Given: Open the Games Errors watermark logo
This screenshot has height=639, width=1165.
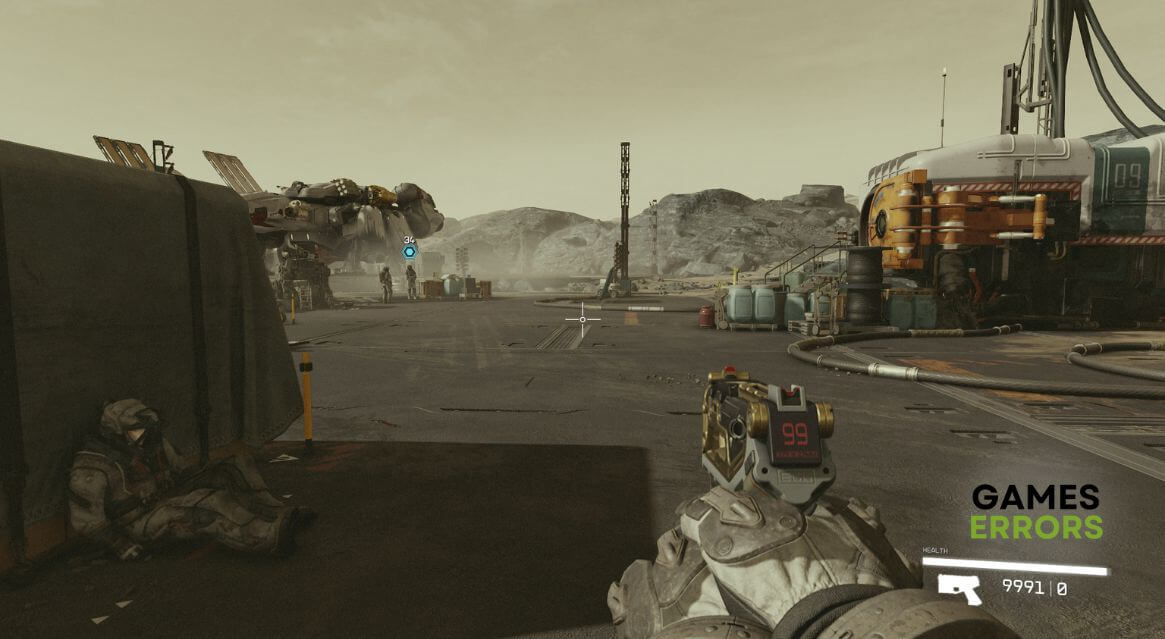Looking at the screenshot, I should coord(1036,512).
